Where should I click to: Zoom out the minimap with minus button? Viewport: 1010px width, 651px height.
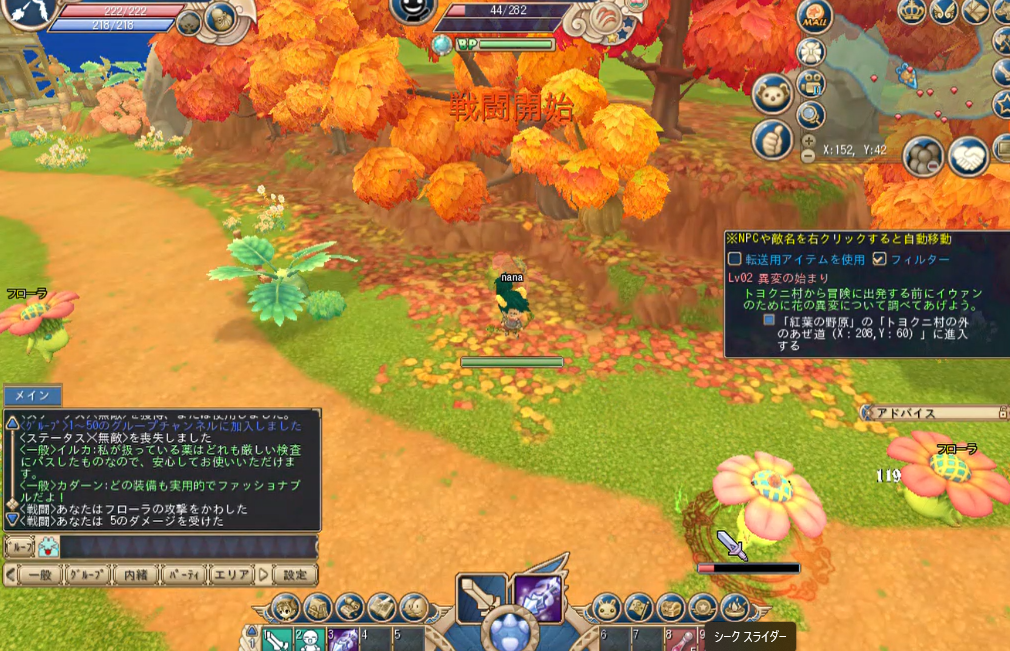[x=808, y=156]
